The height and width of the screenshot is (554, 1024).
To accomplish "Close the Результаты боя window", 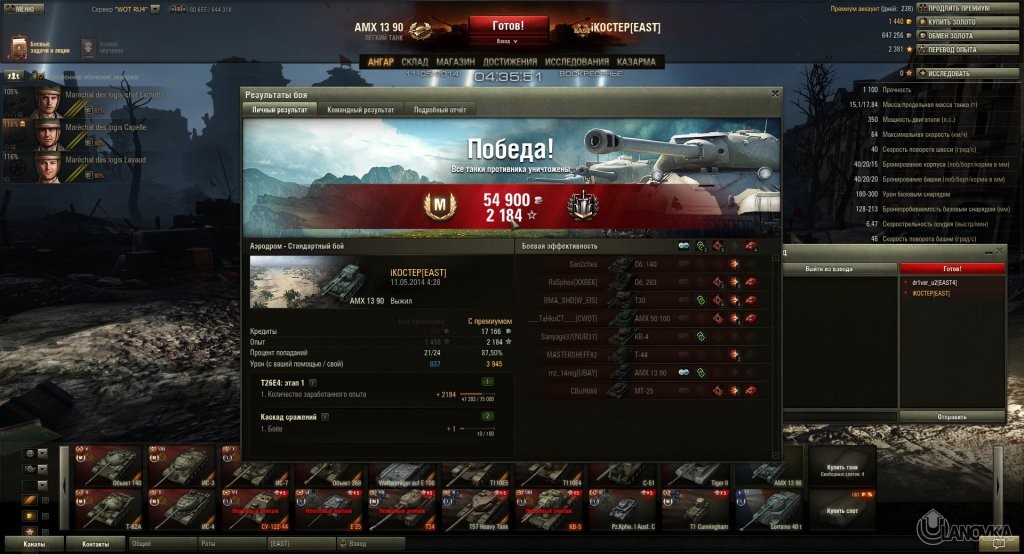I will coord(774,93).
